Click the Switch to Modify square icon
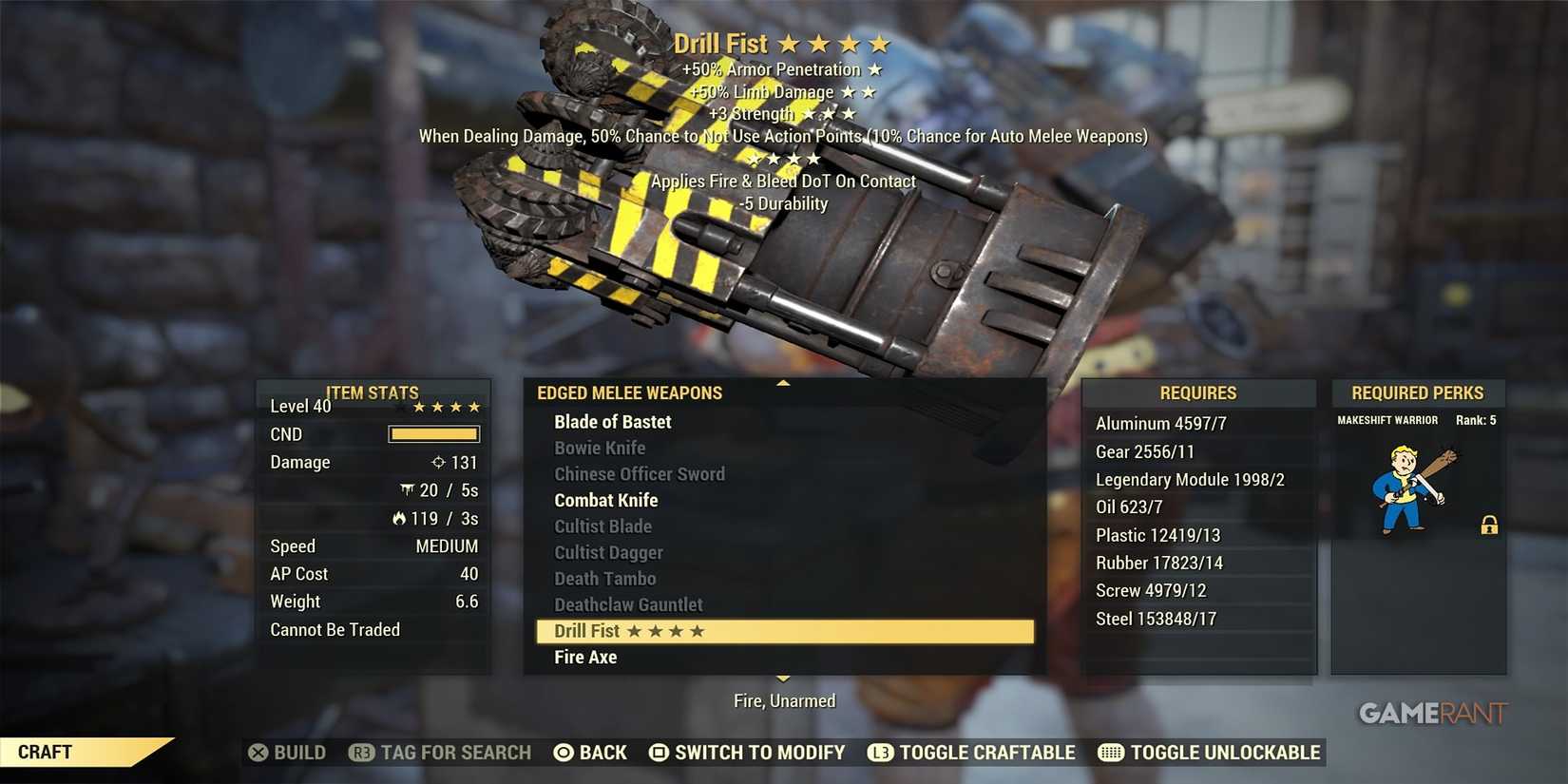1568x784 pixels. click(658, 753)
